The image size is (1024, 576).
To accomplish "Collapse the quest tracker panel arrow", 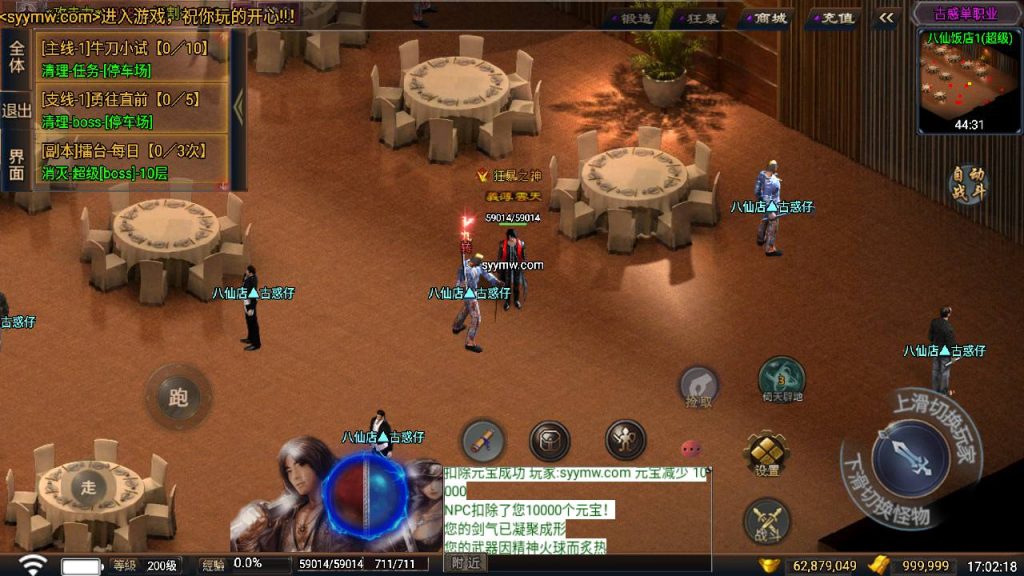I will click(x=238, y=108).
